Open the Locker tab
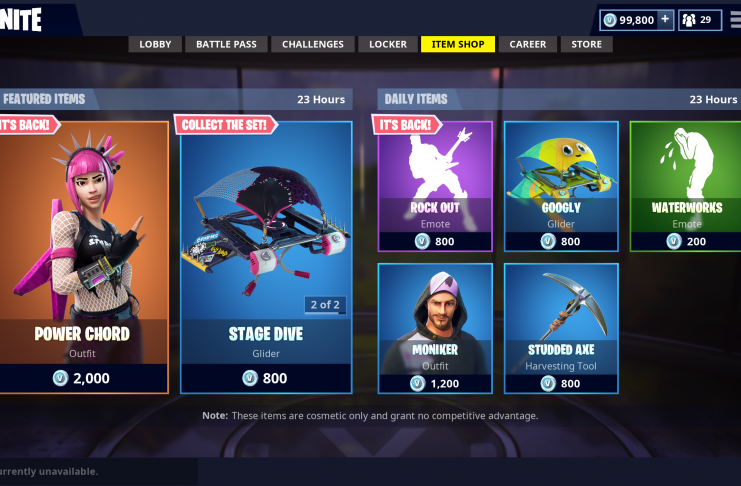The width and height of the screenshot is (741, 486). 388,44
